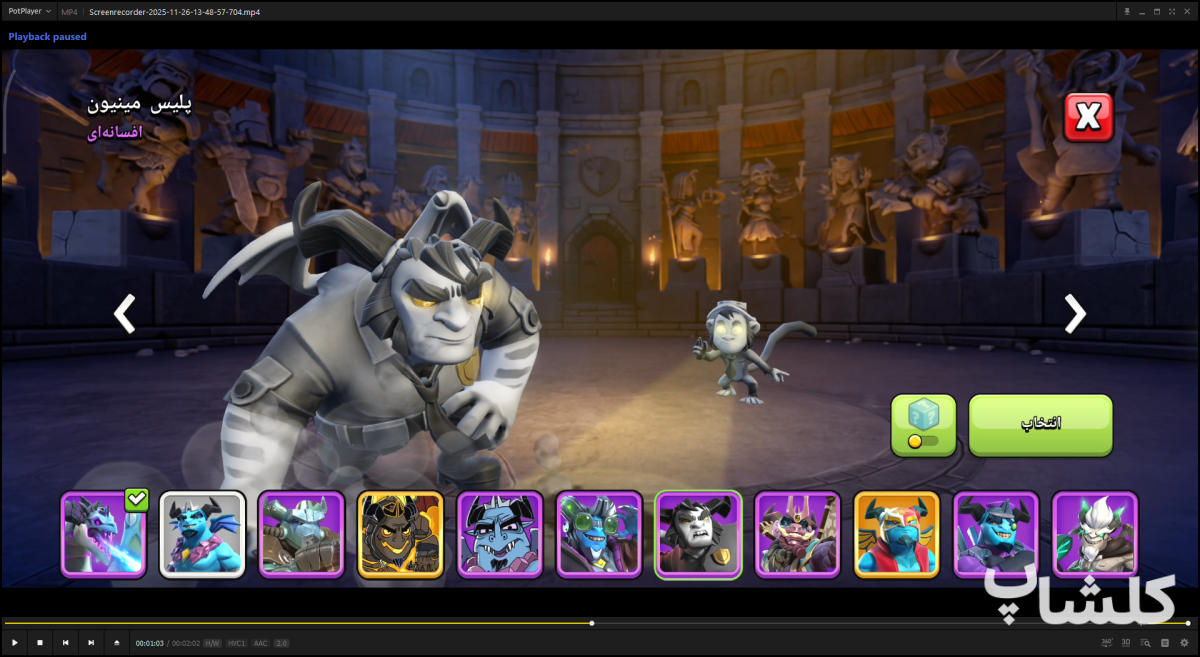Select the highlighted grey police minion thumbnail
The width and height of the screenshot is (1200, 657).
[698, 535]
